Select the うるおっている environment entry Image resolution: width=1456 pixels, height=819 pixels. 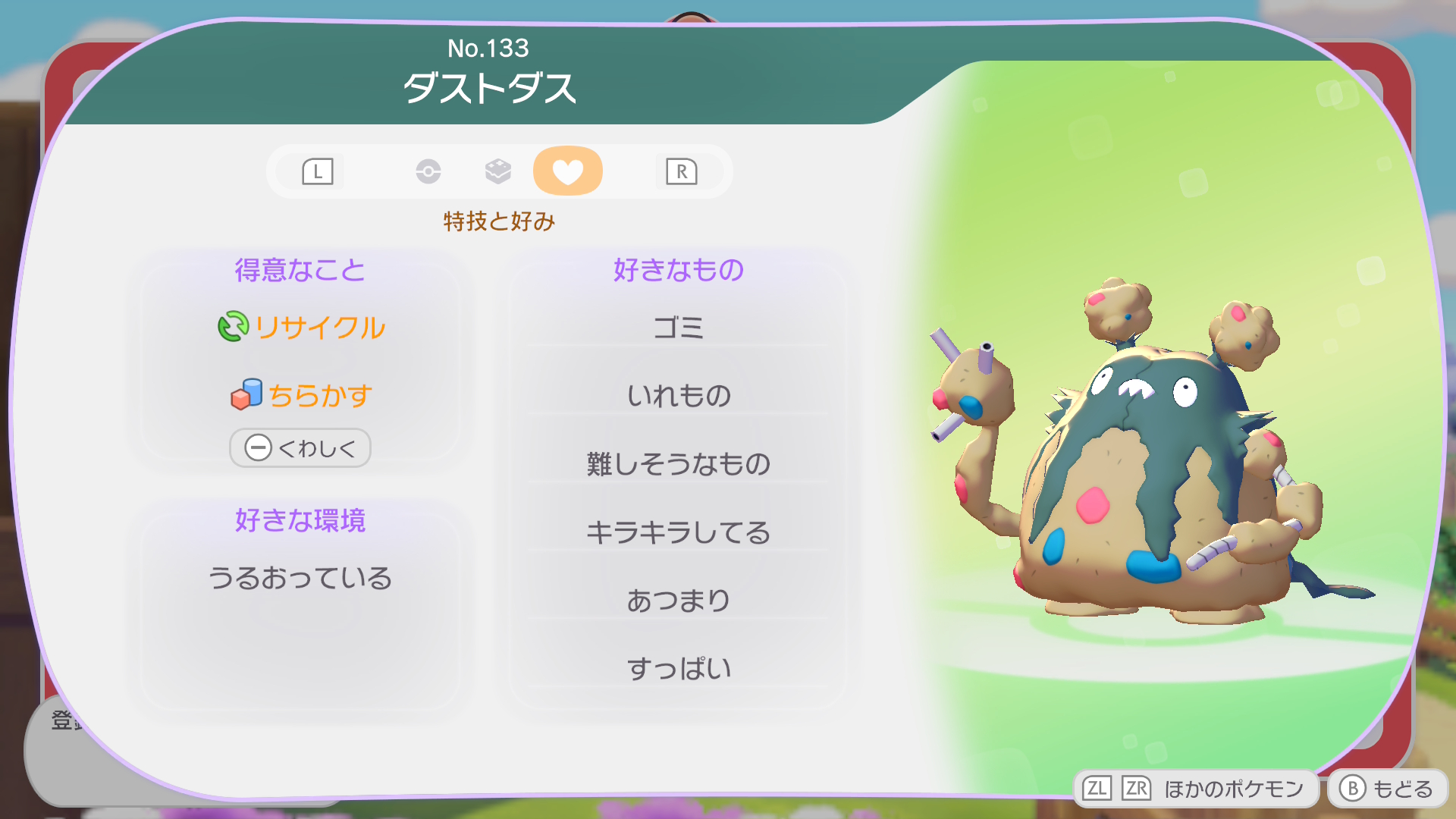(300, 578)
